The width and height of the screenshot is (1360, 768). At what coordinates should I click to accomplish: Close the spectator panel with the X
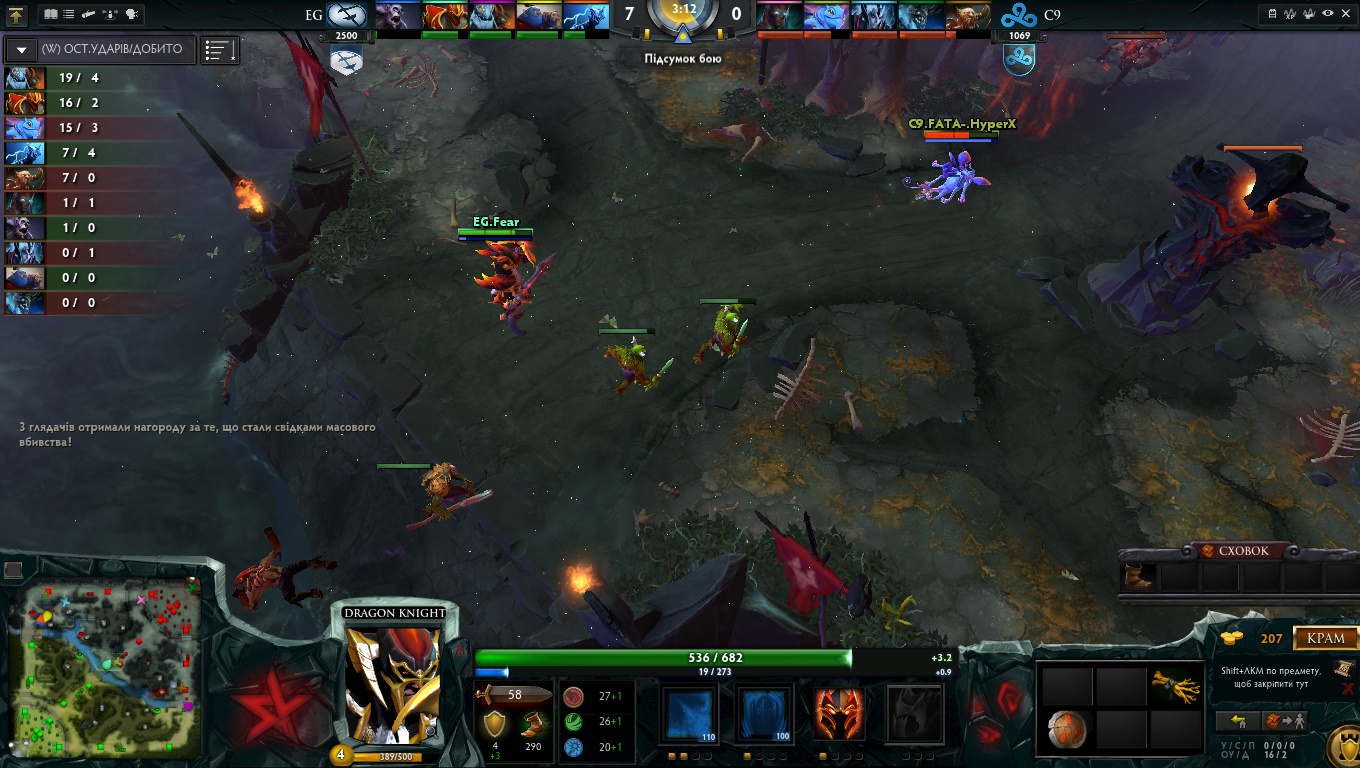pos(1348,15)
